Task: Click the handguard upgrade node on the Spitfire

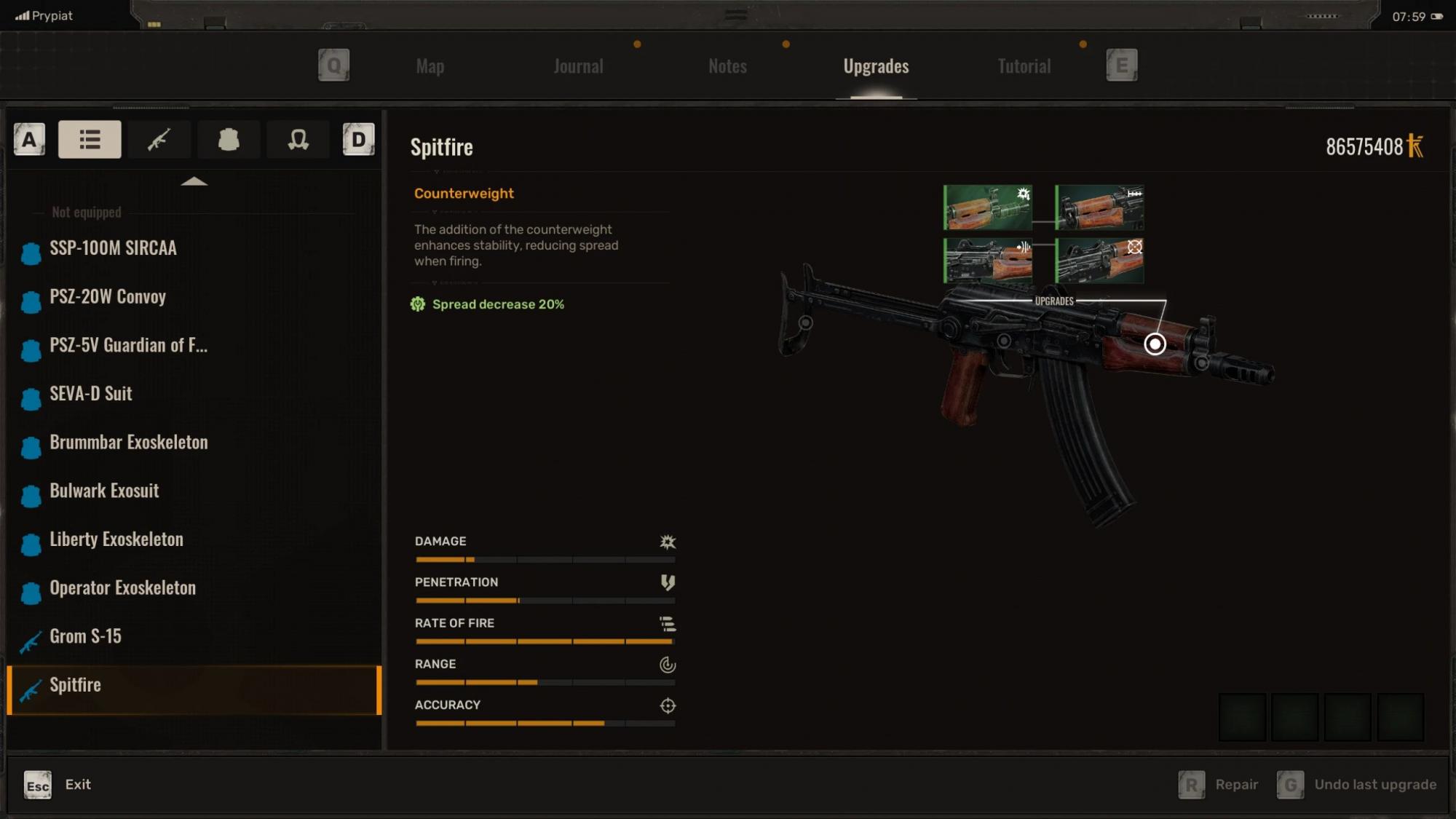Action: tap(1155, 344)
